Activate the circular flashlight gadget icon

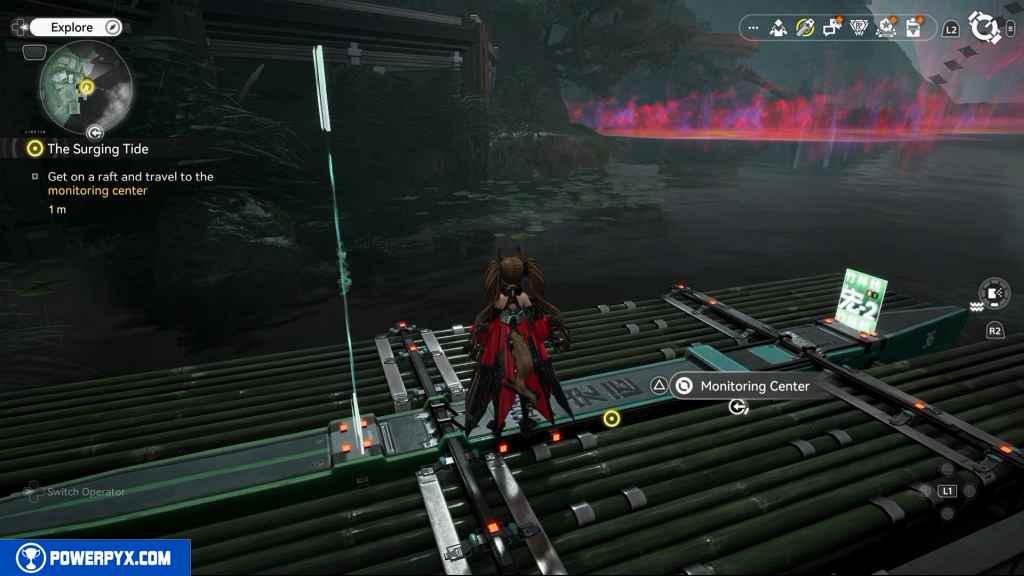[x=993, y=293]
